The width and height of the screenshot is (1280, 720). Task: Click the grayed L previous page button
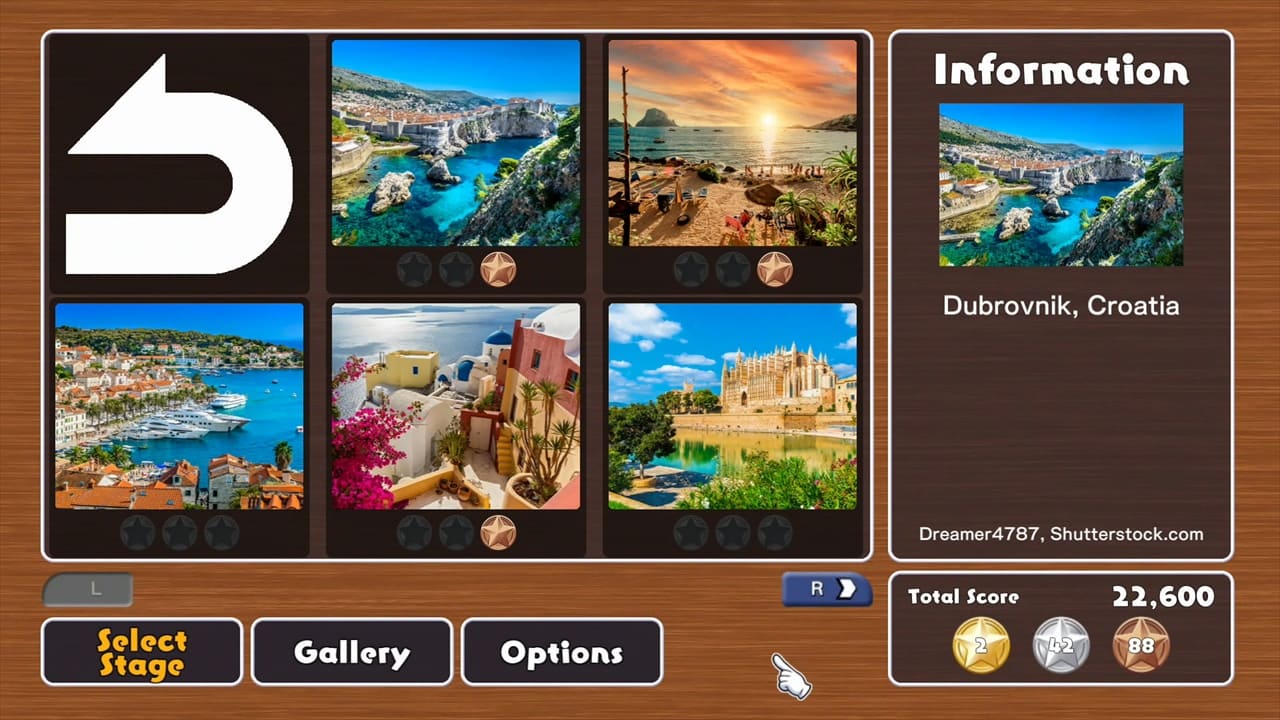point(88,589)
